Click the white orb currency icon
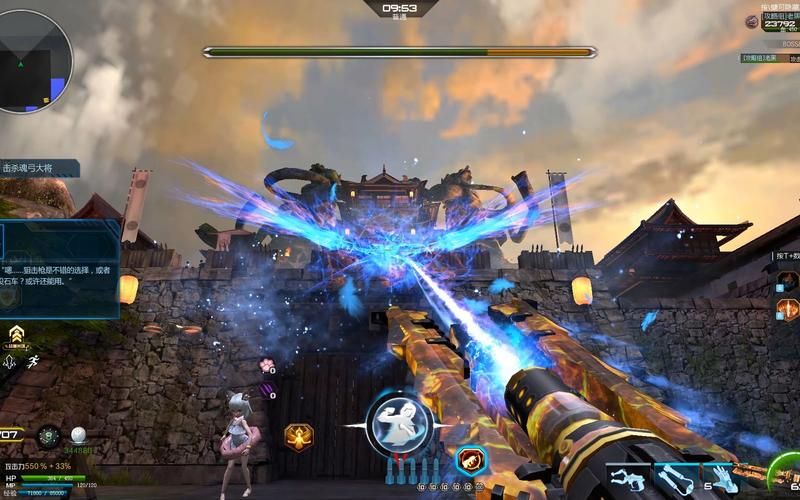800x500 pixels. pyautogui.click(x=79, y=436)
